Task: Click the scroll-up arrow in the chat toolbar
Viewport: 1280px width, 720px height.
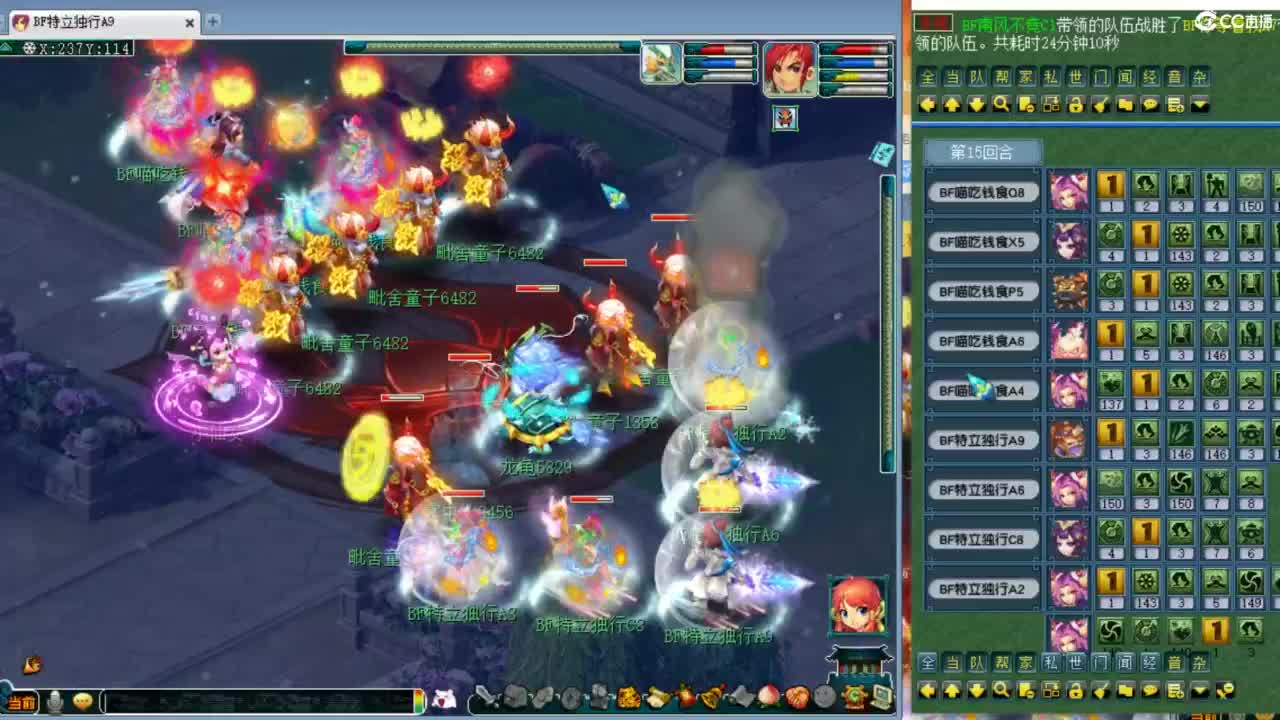Action: click(951, 105)
